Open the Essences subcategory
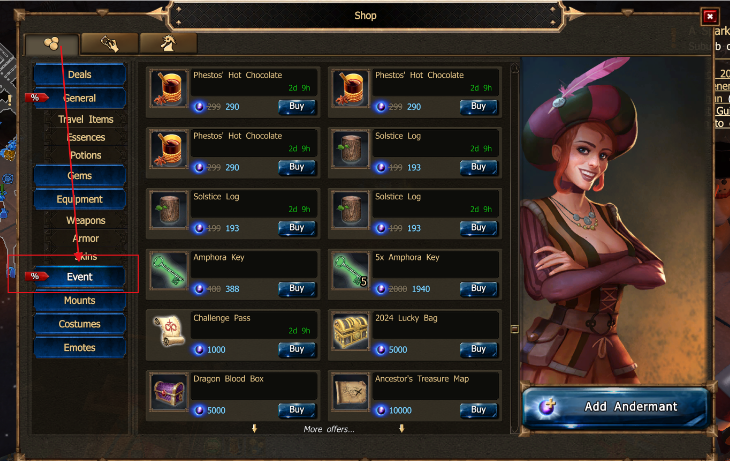The width and height of the screenshot is (732, 461). [x=86, y=138]
